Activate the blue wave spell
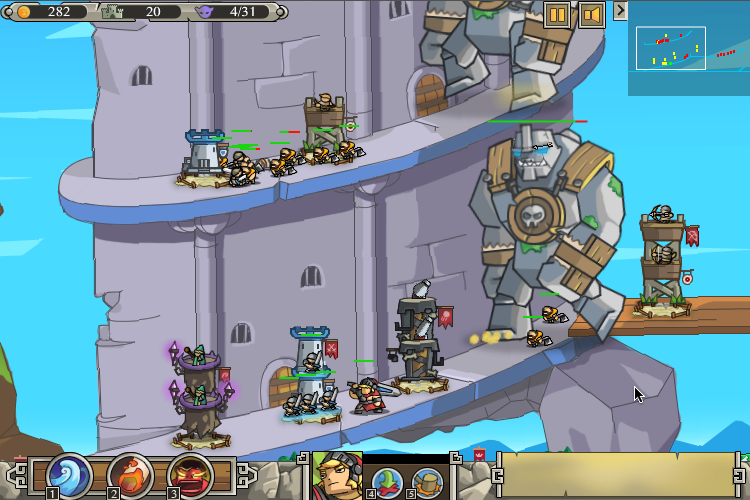750x500 pixels. point(69,474)
